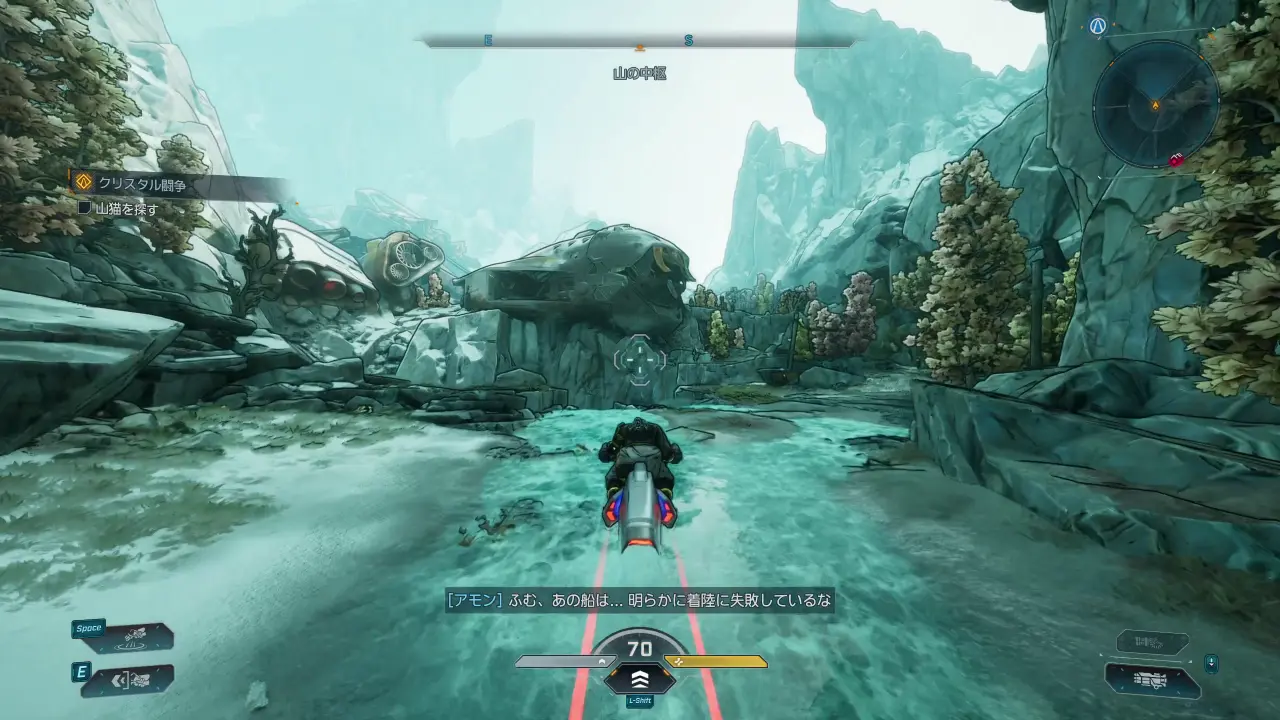Toggle the gray armor segment on the left meter

(560, 661)
